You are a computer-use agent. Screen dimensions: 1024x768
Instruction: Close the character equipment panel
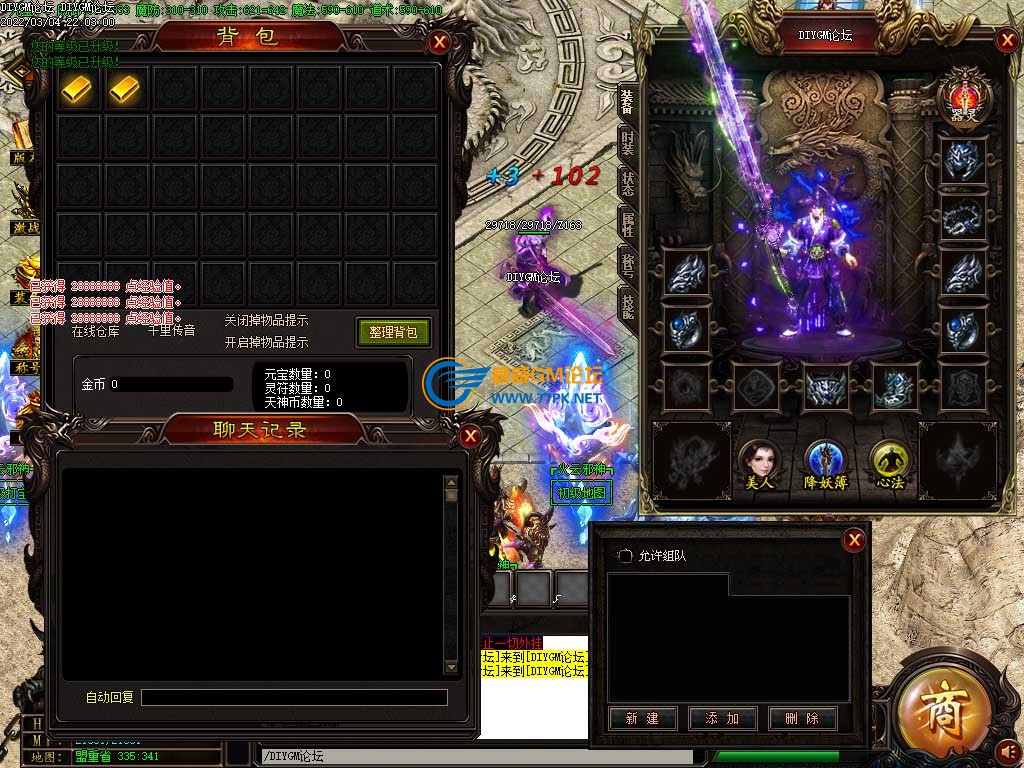pos(1006,41)
